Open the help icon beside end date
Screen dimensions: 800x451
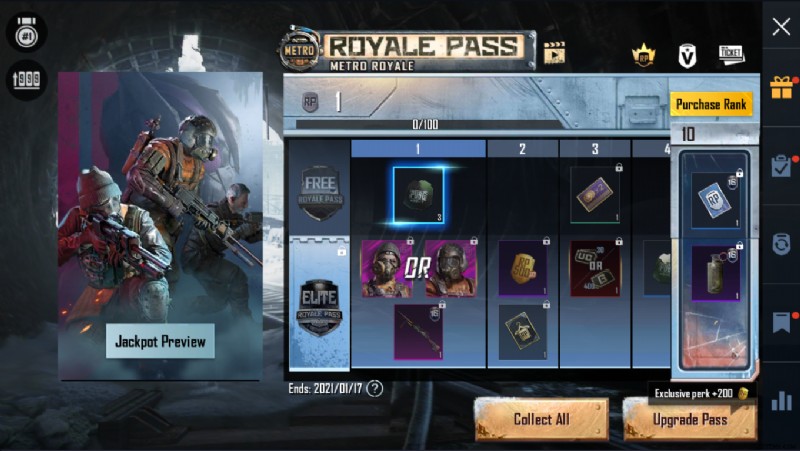click(x=375, y=388)
